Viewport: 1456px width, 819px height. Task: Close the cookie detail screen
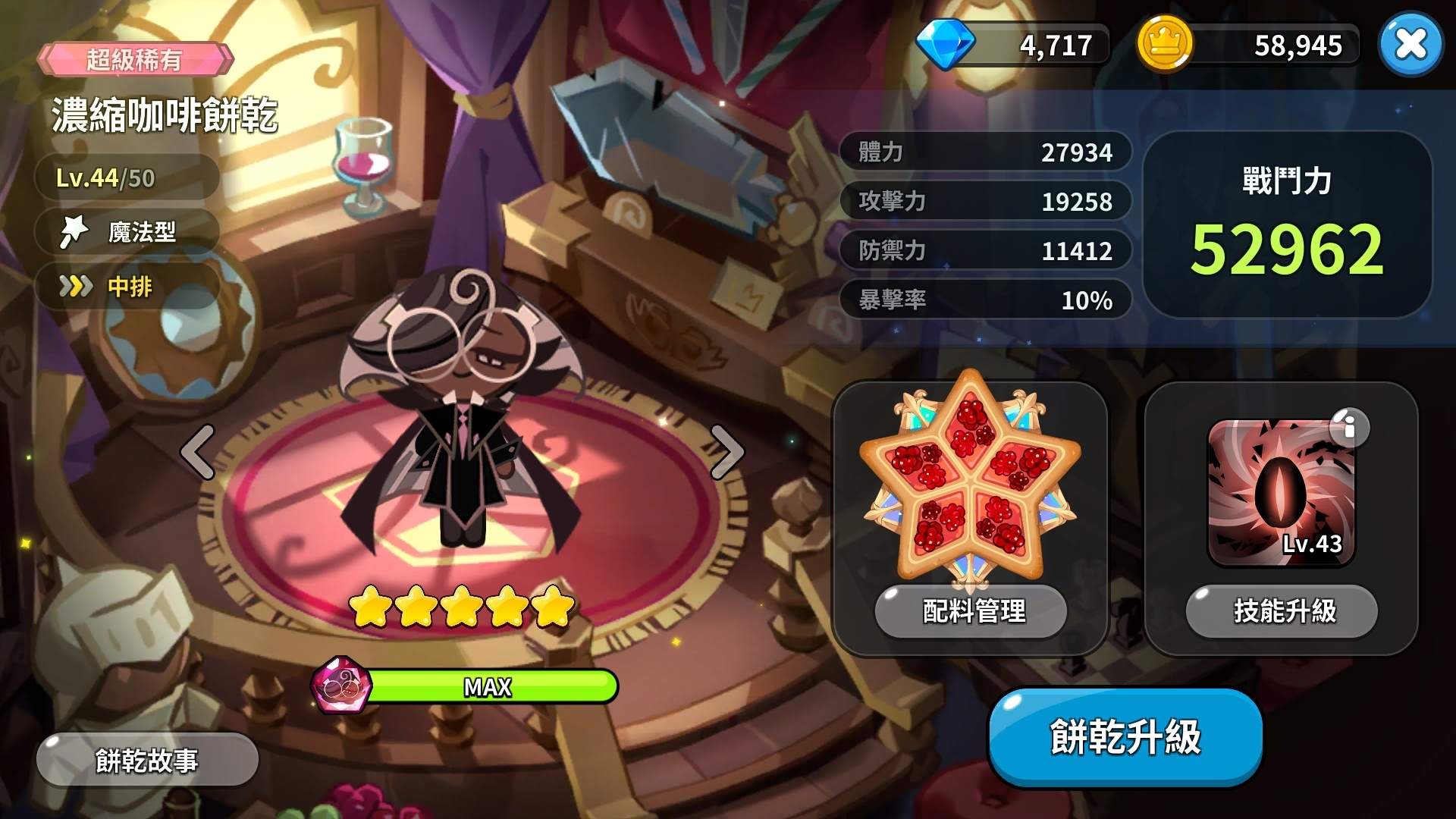[1410, 44]
